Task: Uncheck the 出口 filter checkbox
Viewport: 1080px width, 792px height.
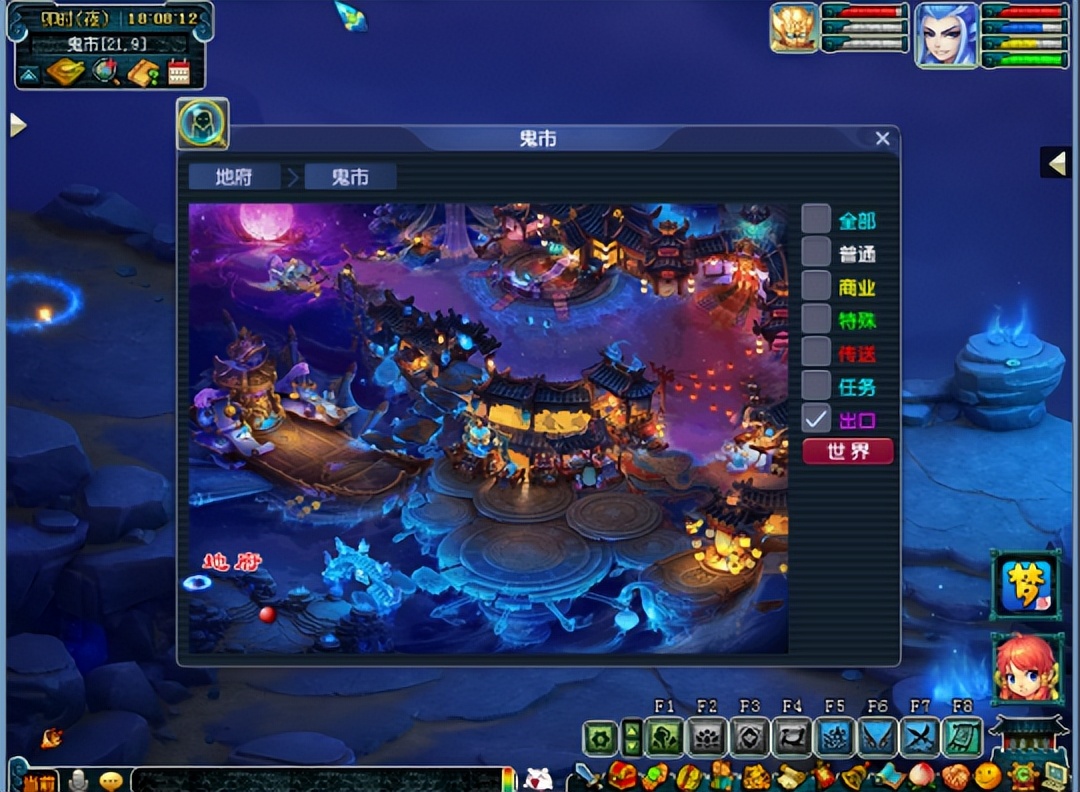Action: [x=816, y=418]
